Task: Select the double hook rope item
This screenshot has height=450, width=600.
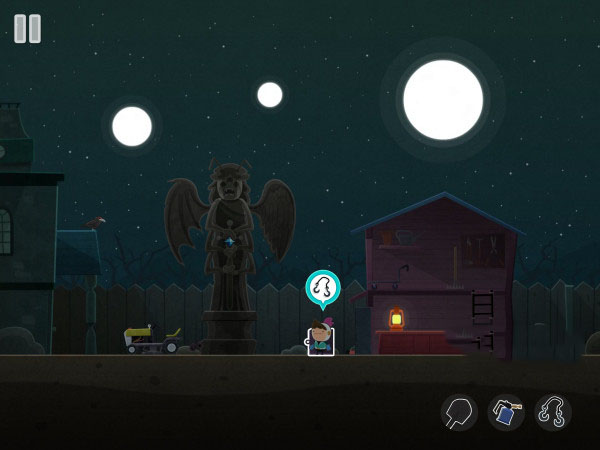Action: tap(553, 412)
